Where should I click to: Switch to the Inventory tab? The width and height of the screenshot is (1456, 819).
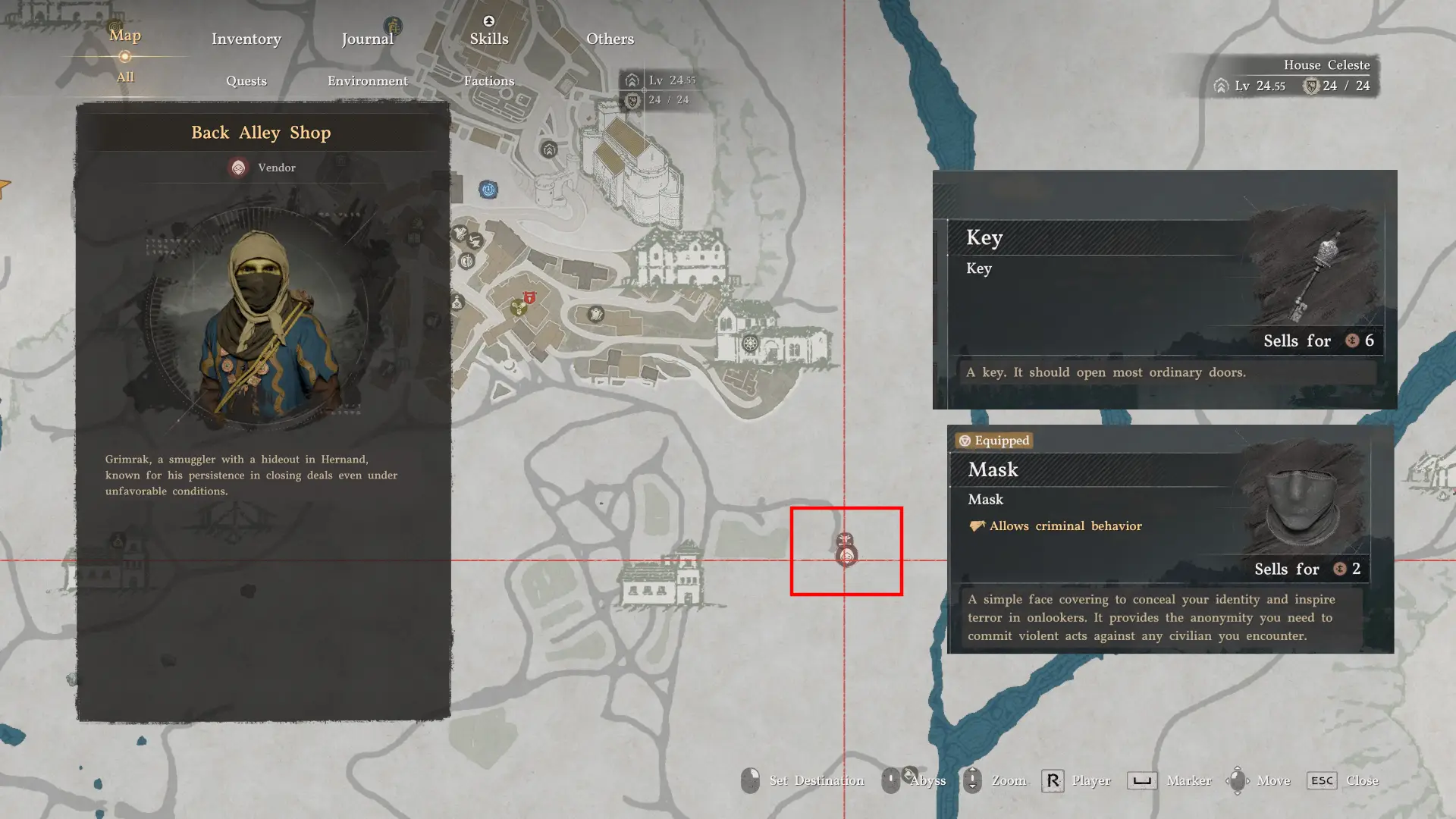tap(246, 39)
